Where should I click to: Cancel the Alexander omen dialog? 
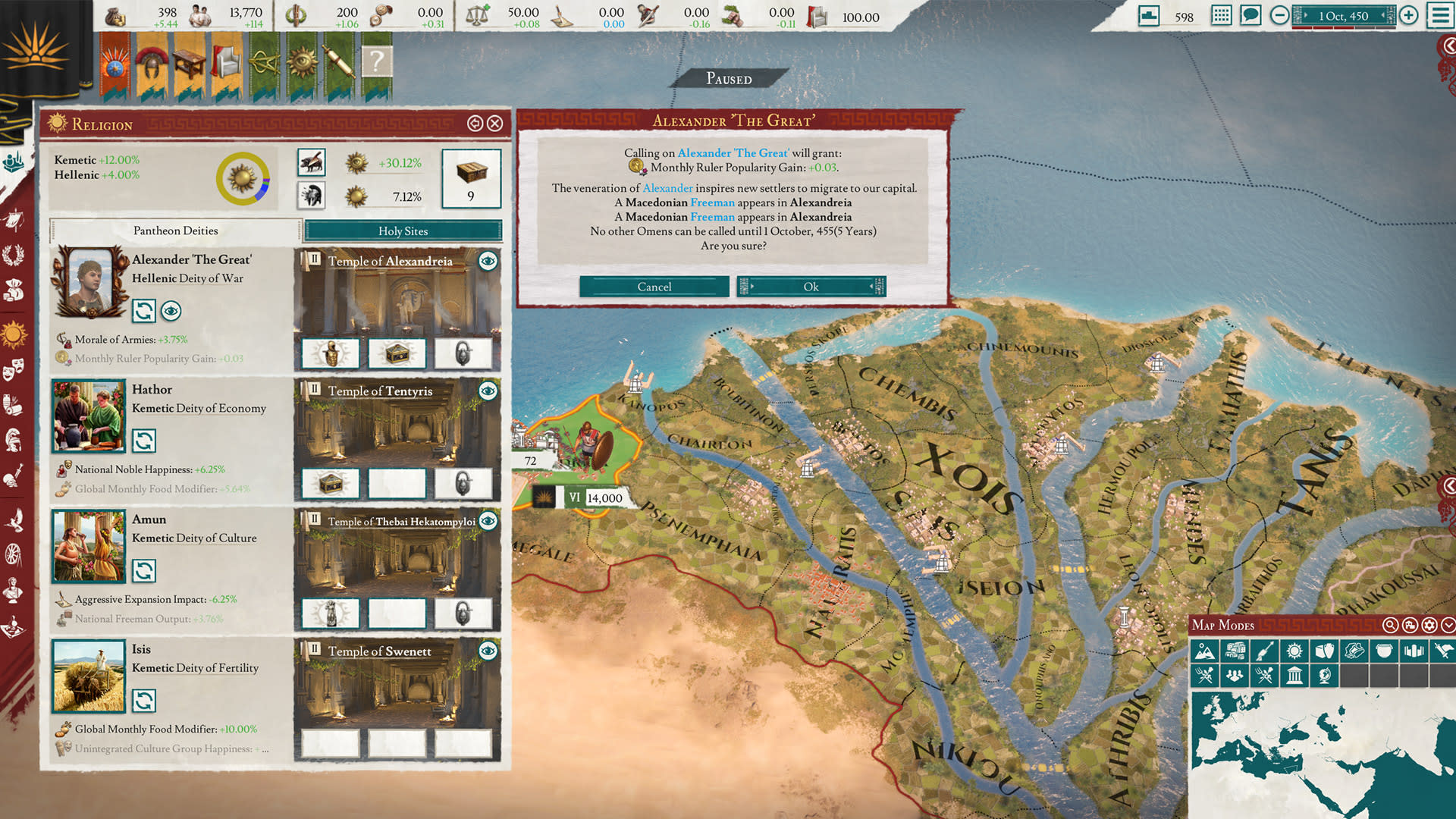[x=654, y=287]
